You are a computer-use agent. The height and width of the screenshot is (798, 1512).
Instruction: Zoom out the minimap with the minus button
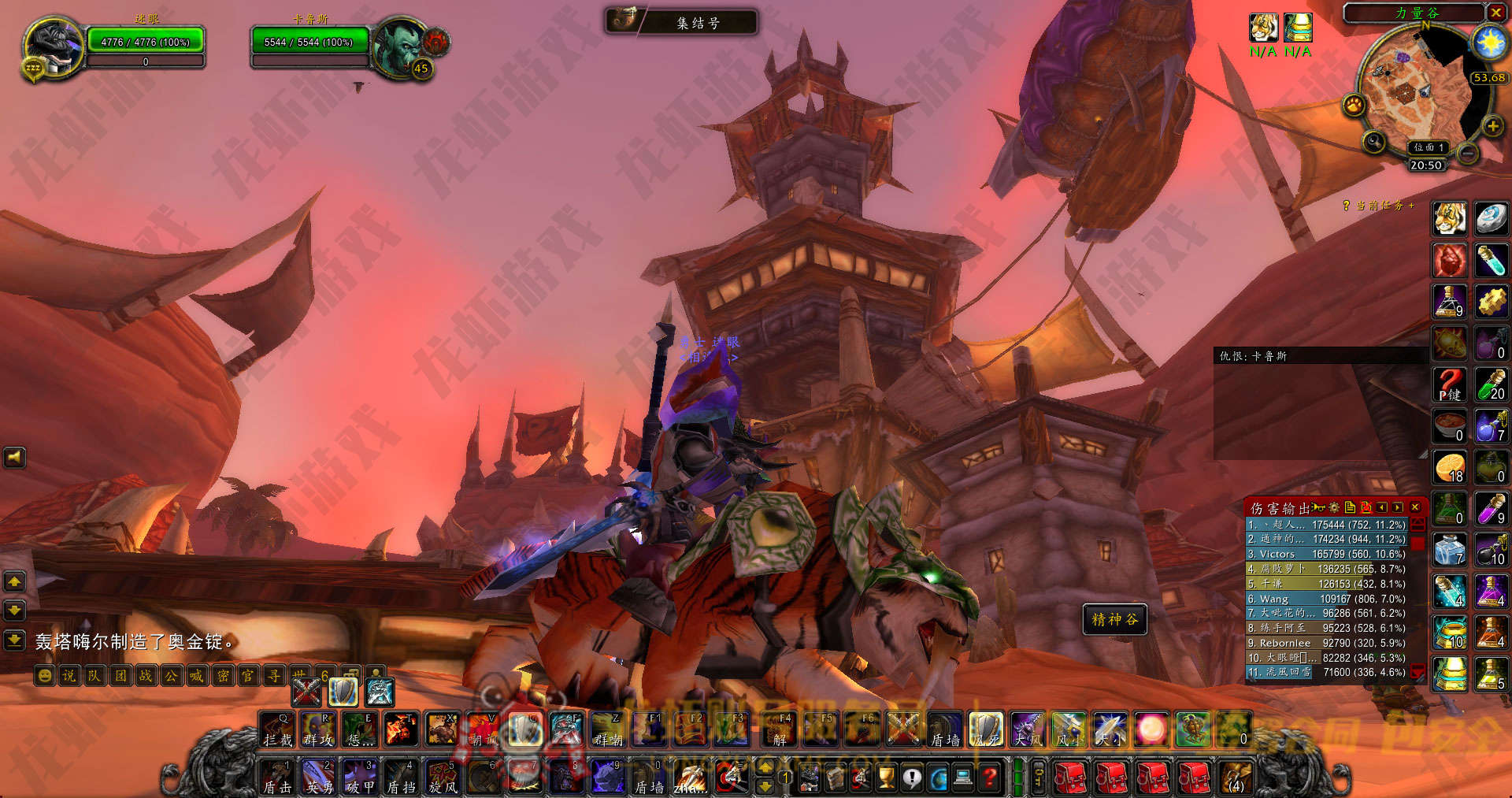1467,154
